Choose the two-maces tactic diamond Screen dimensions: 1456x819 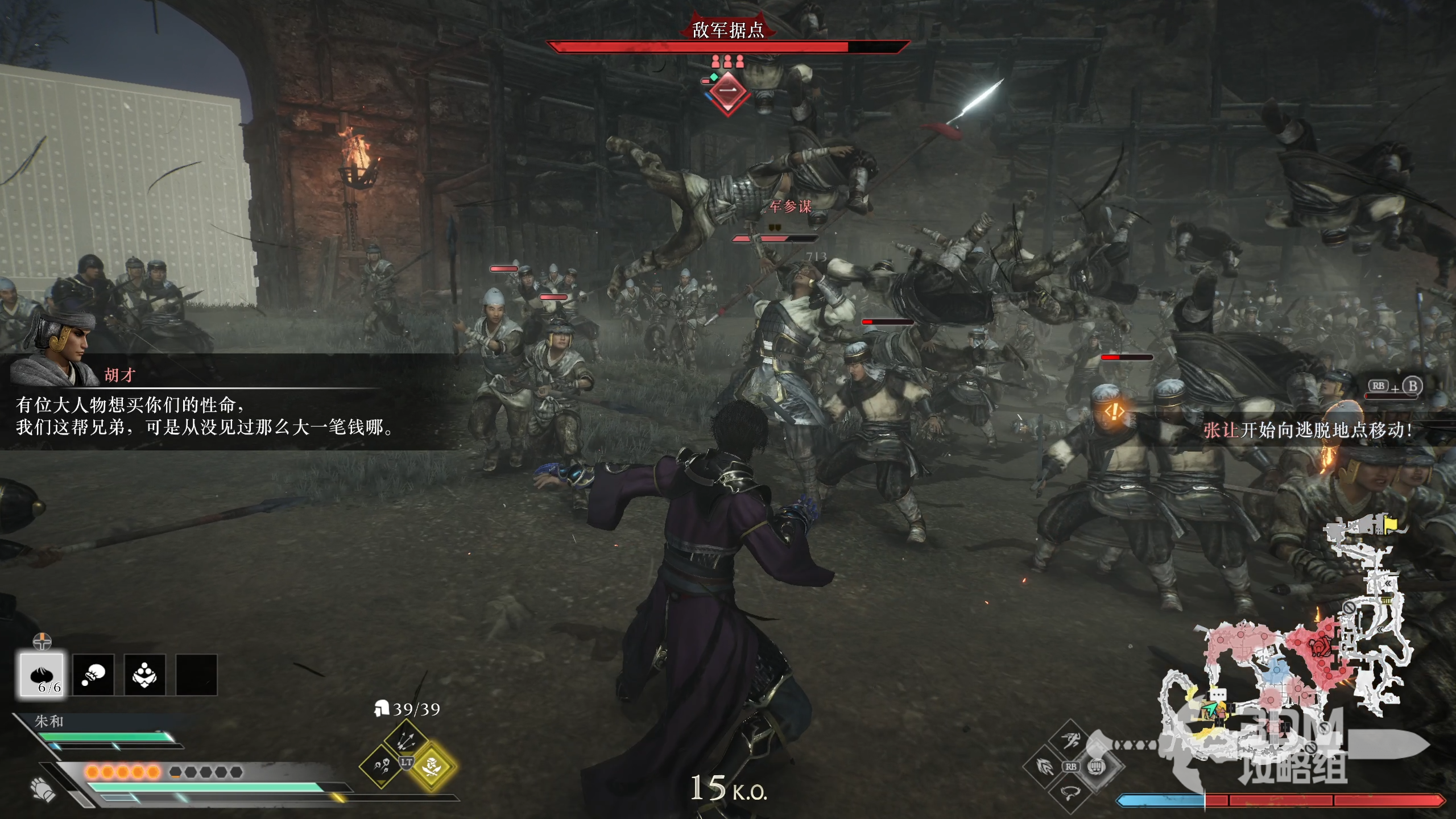click(x=380, y=766)
